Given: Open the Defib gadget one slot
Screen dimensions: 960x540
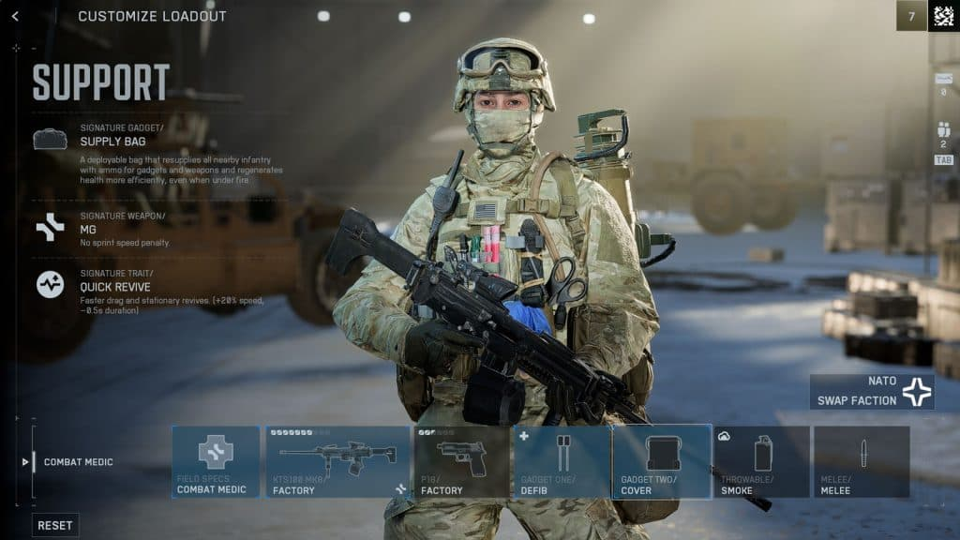Looking at the screenshot, I should click(561, 462).
